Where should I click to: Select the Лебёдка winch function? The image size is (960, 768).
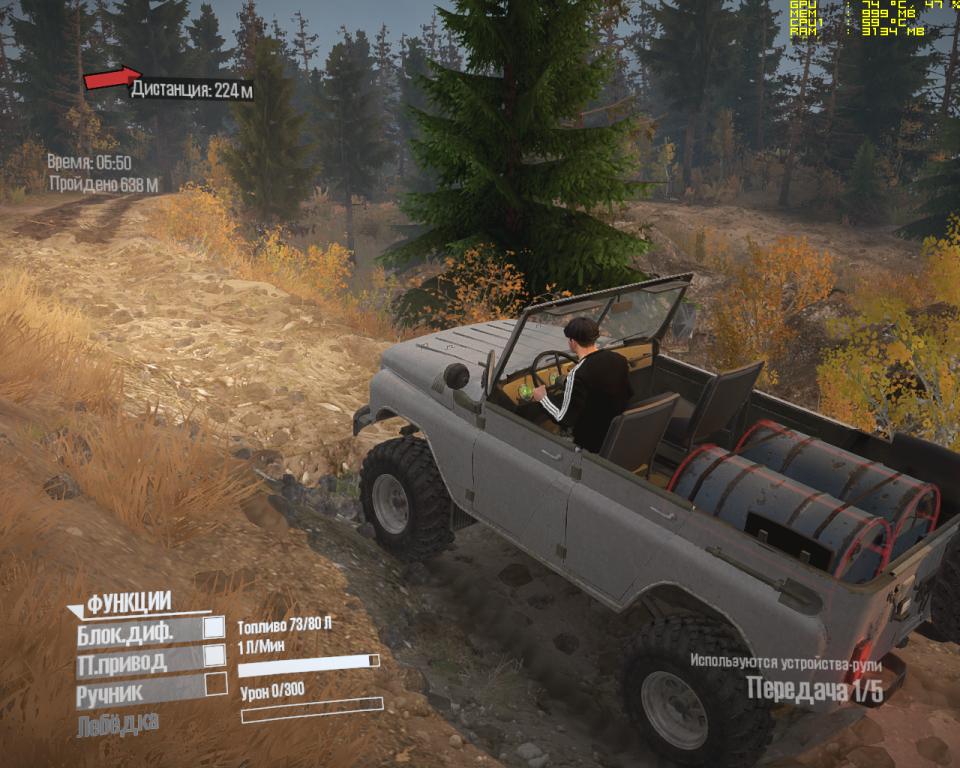[117, 722]
